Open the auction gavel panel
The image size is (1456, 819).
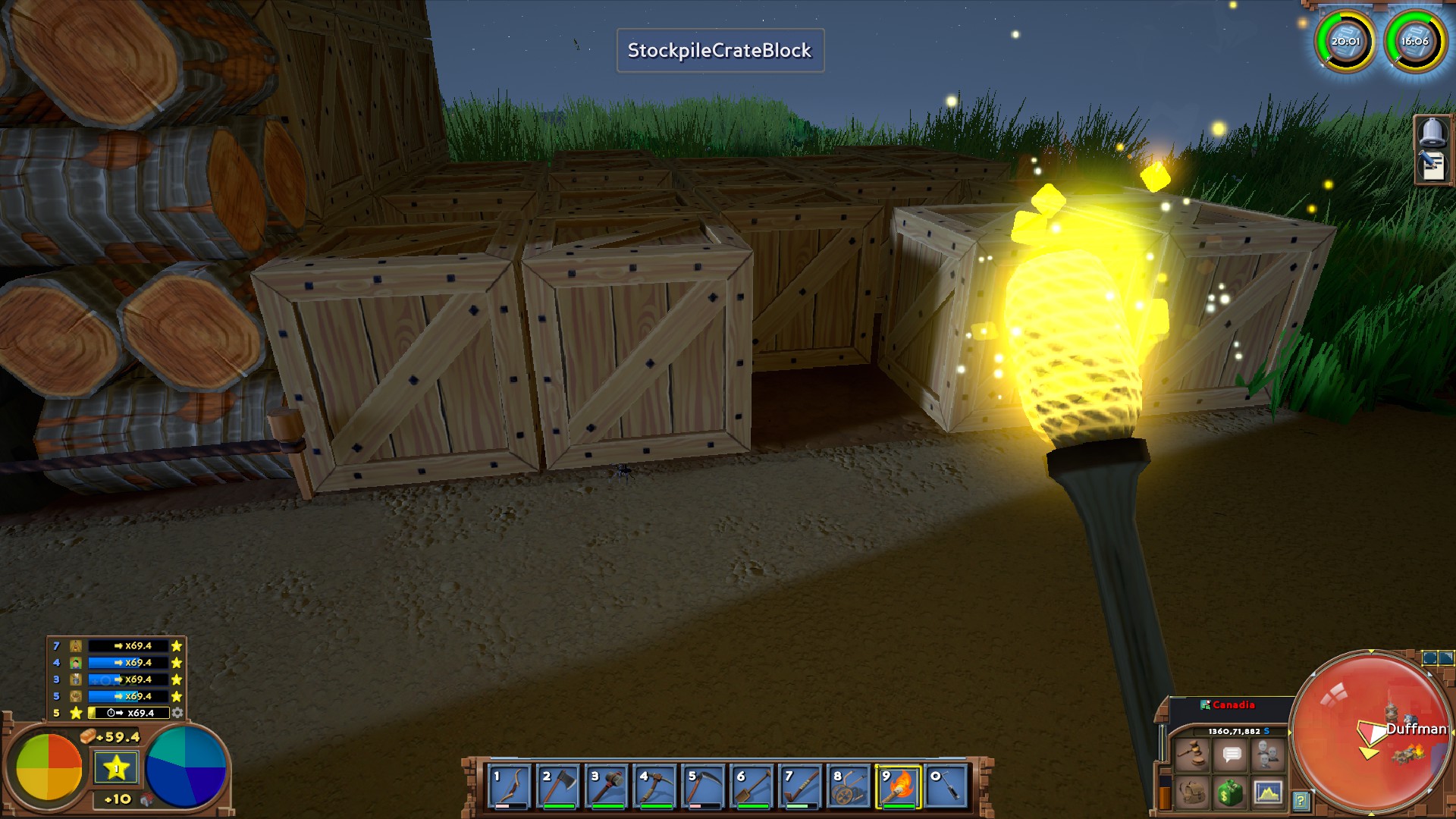click(x=1192, y=755)
